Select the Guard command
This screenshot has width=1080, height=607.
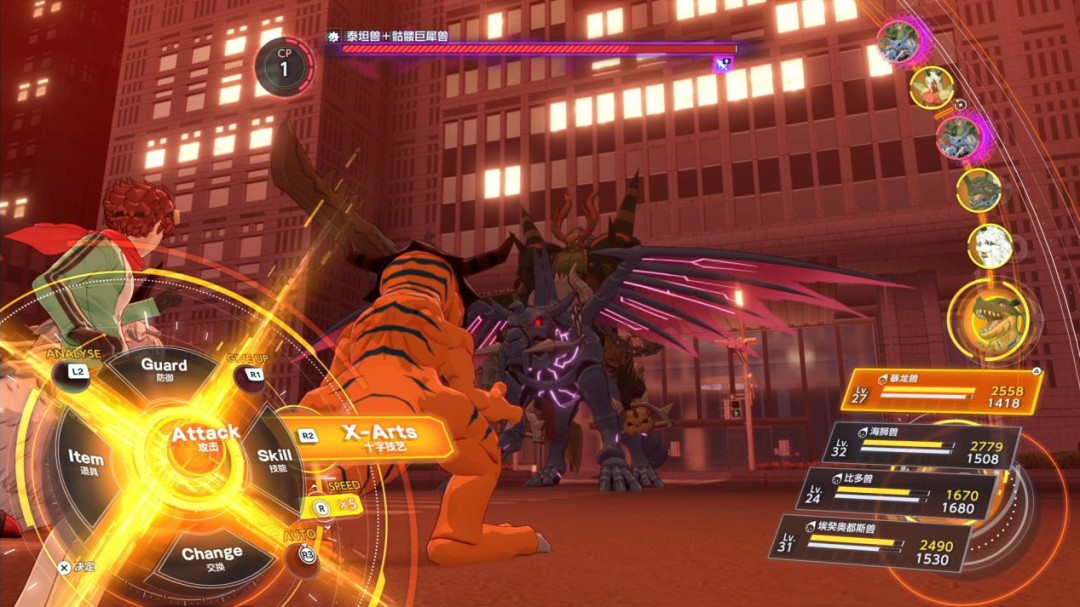click(164, 369)
